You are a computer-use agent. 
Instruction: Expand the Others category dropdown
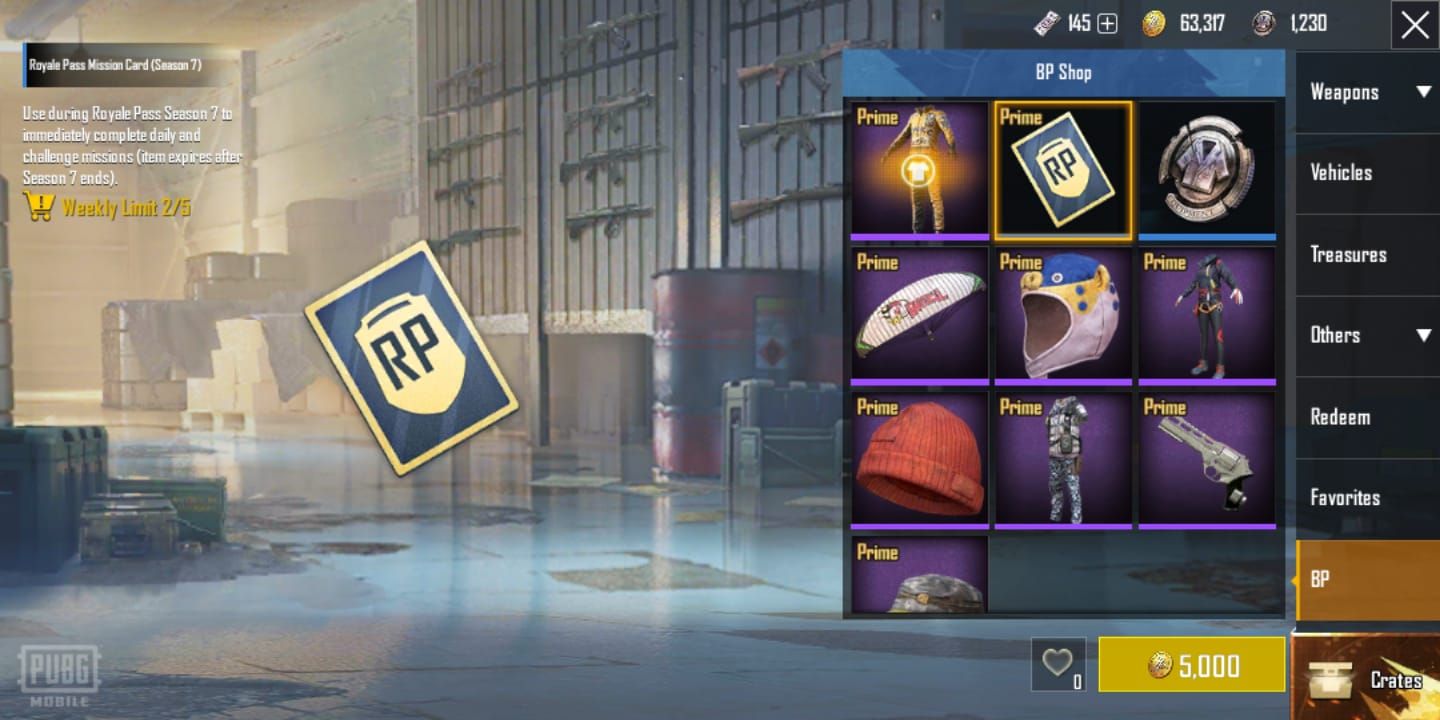tap(1424, 335)
